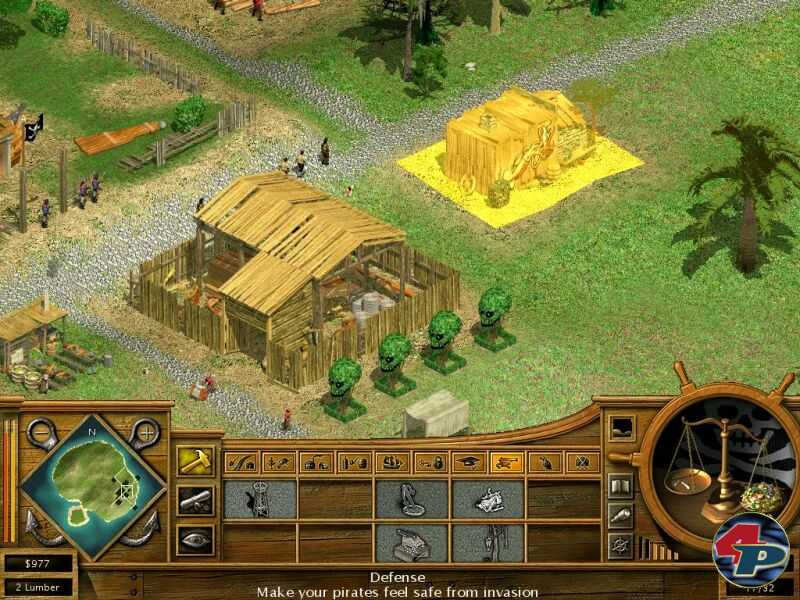Zoom in with the plus ring
Viewport: 800px width, 600px height.
pos(148,433)
